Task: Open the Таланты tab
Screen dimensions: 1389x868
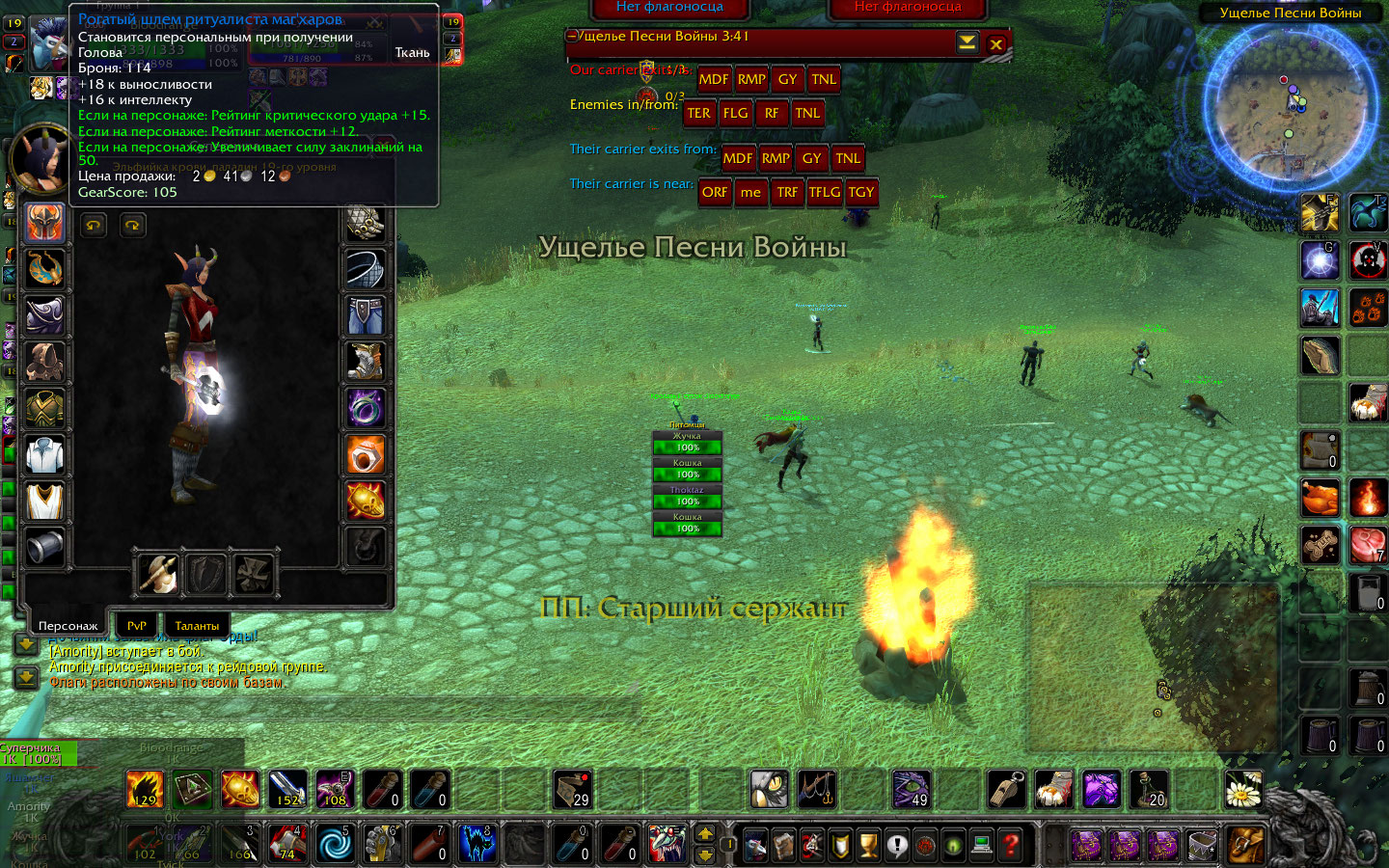Action: tap(197, 626)
